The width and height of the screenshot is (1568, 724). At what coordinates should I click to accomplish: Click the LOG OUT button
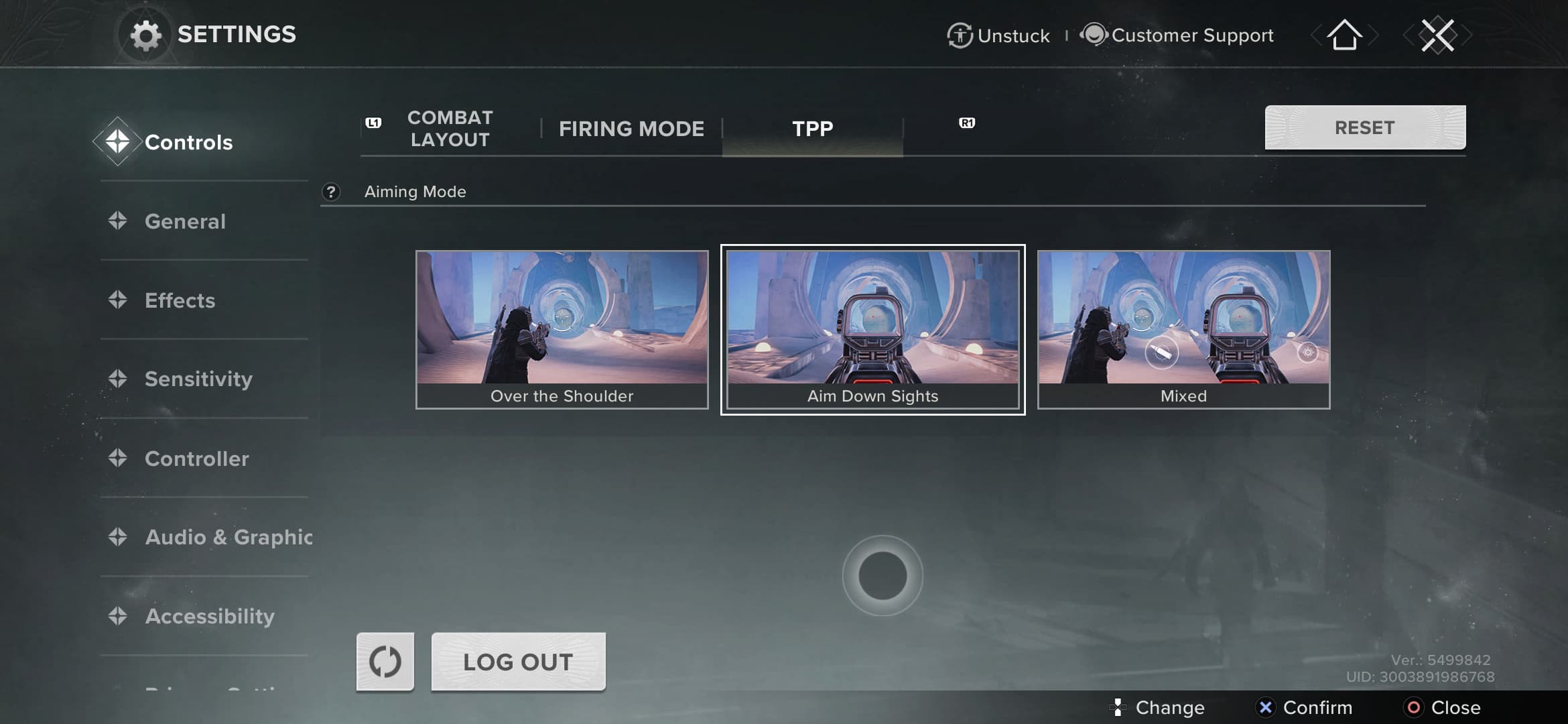[x=518, y=662]
